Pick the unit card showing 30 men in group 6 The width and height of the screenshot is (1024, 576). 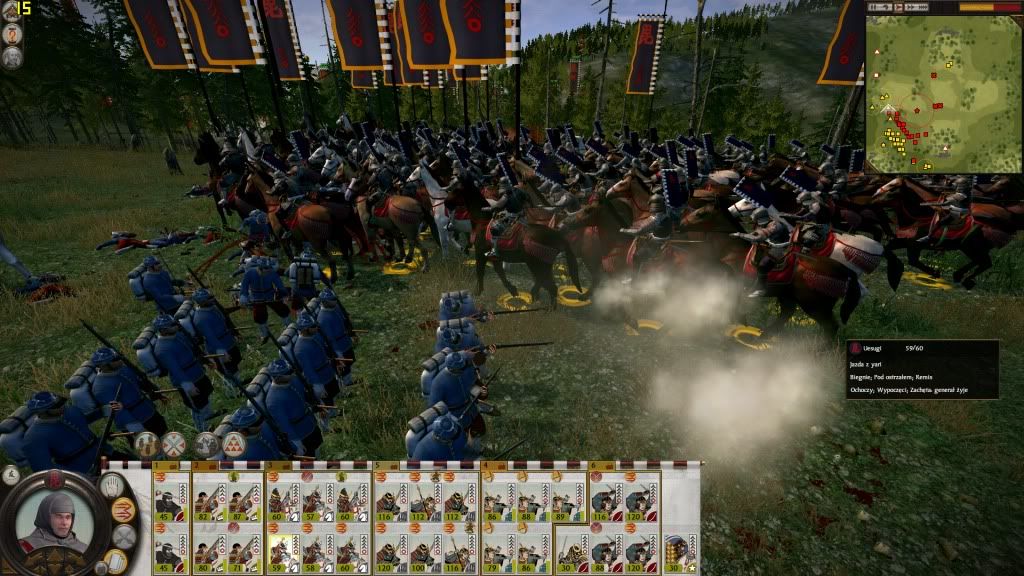coord(573,551)
